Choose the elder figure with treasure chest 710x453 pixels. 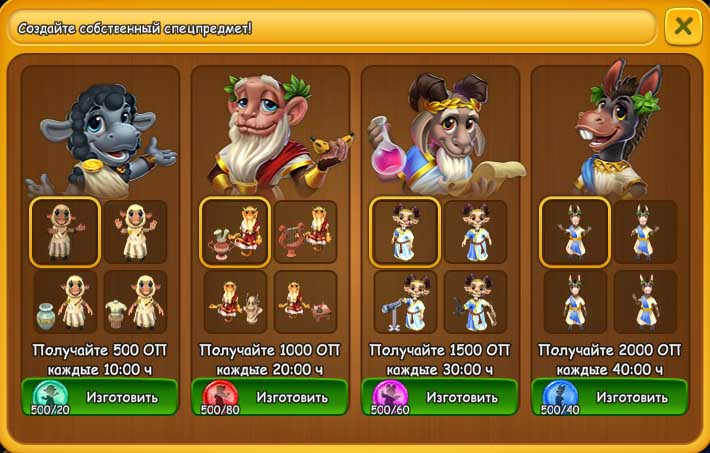[305, 302]
